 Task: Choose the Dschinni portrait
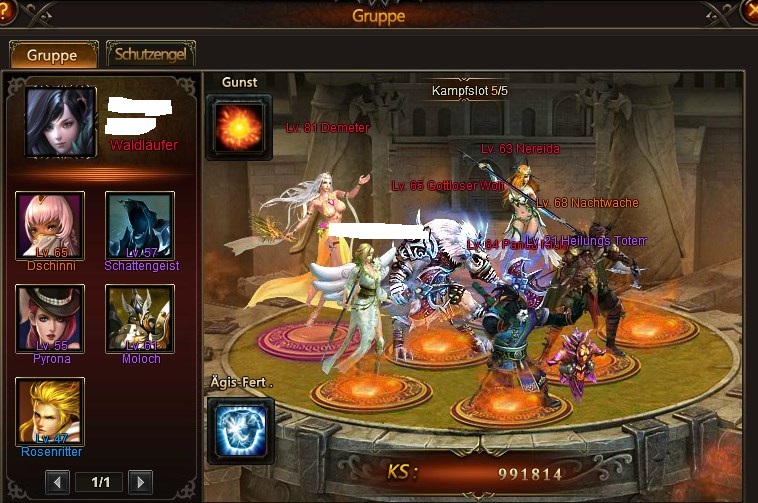tap(50, 226)
